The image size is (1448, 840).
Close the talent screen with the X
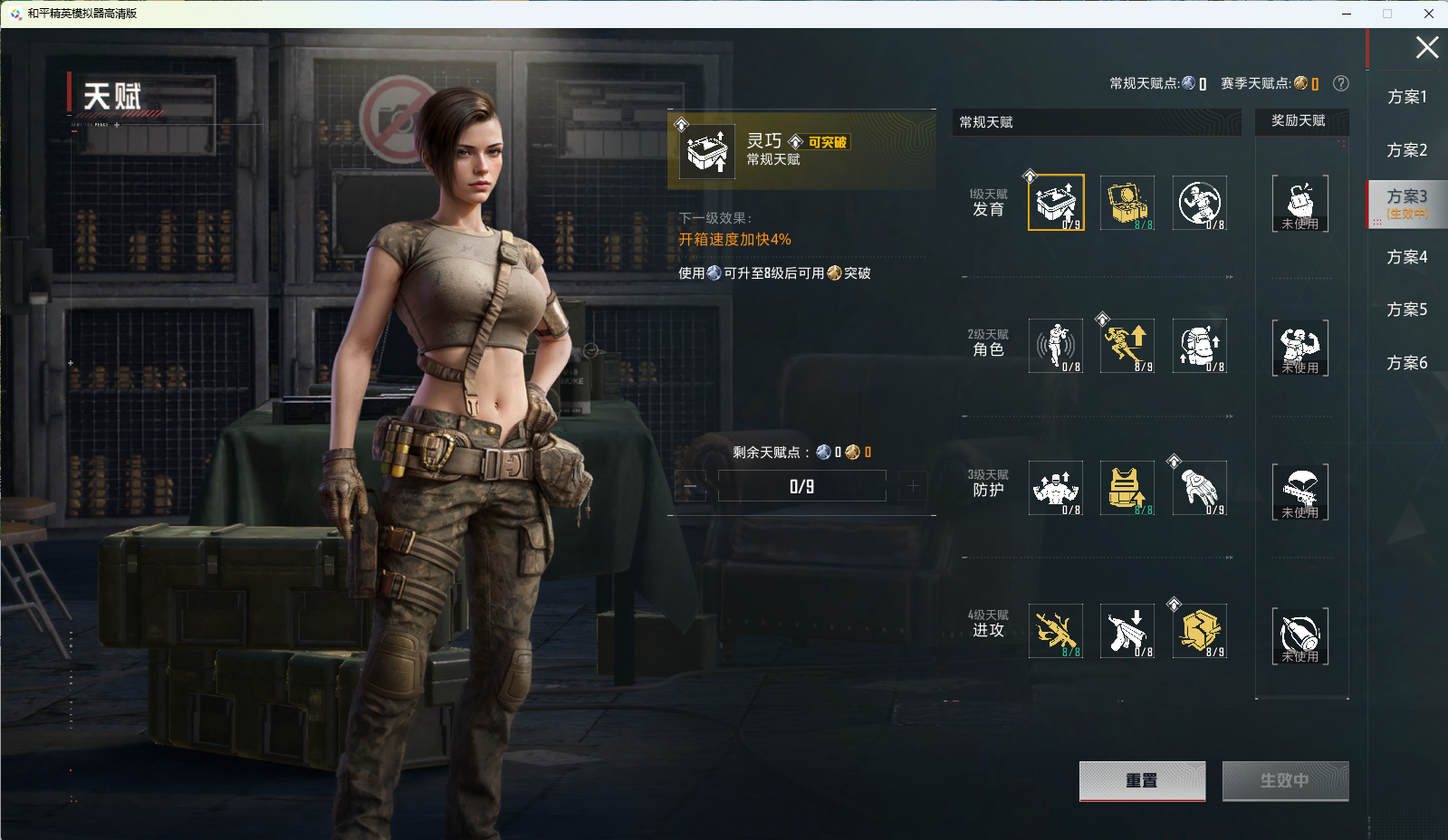click(x=1426, y=47)
